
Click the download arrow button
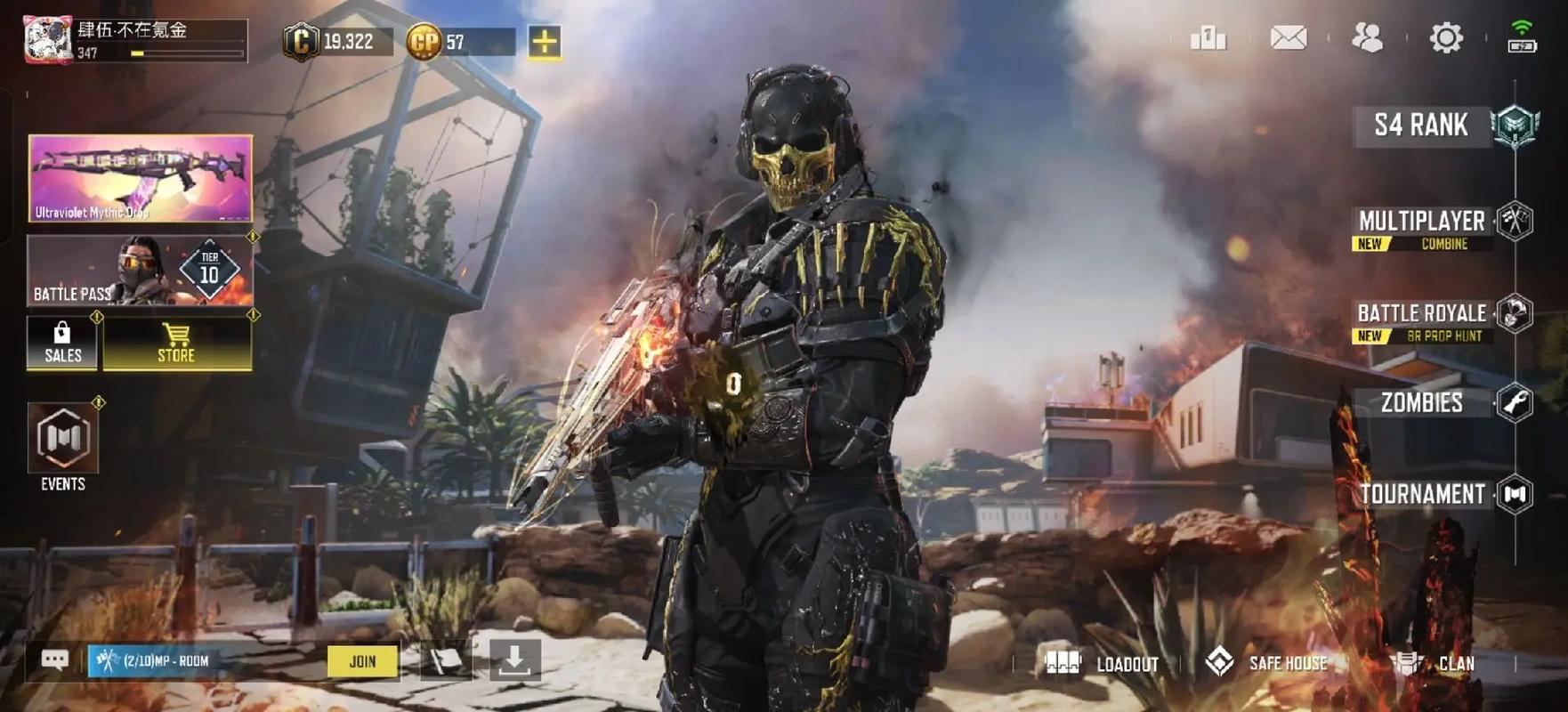514,661
